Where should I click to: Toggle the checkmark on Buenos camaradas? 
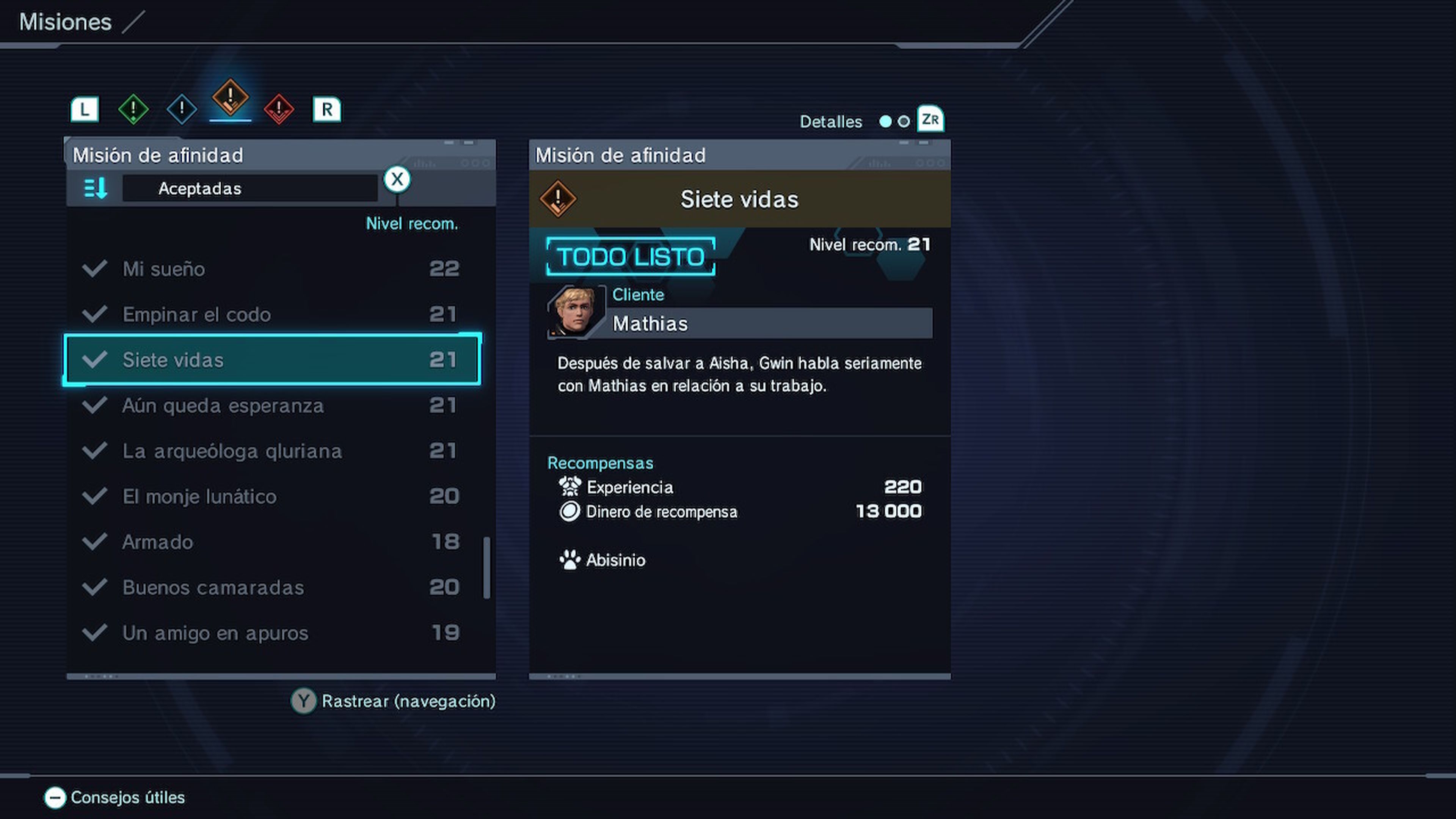pyautogui.click(x=95, y=587)
